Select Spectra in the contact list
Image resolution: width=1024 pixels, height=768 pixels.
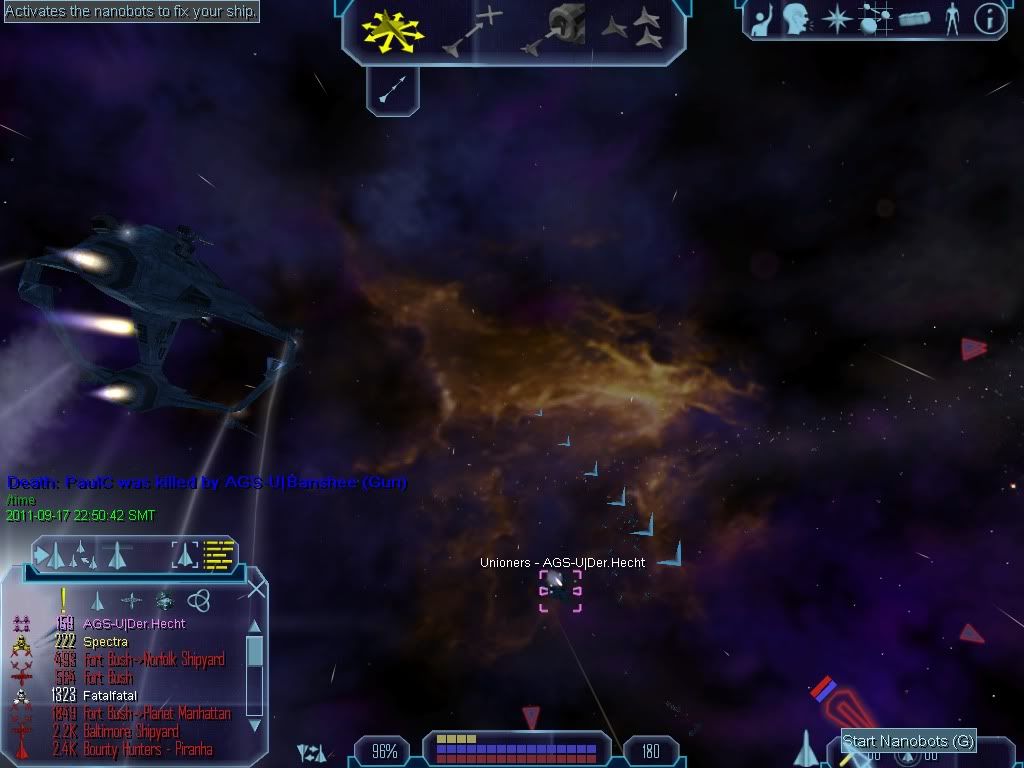click(105, 642)
